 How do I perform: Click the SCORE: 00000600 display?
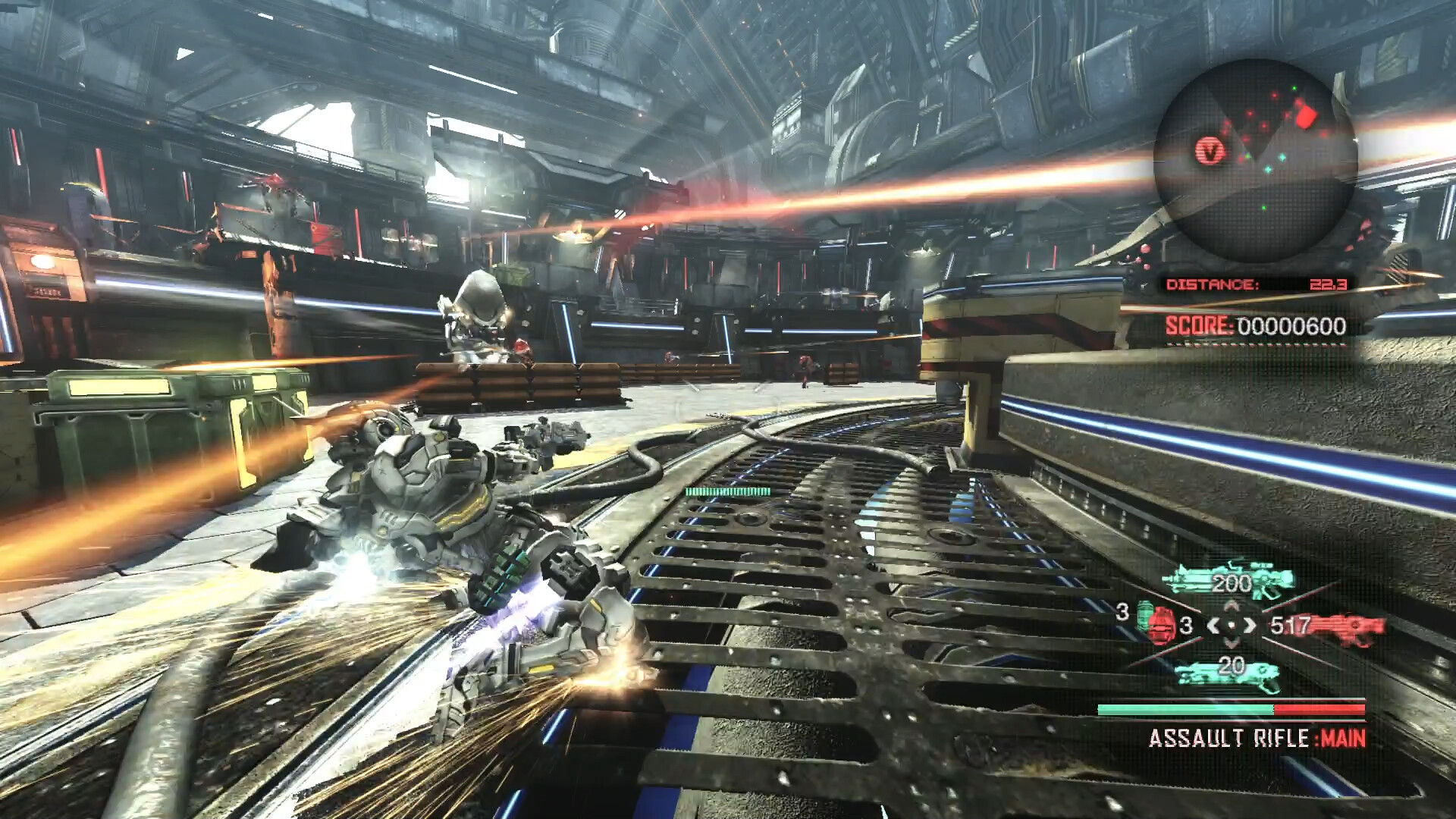(1255, 325)
